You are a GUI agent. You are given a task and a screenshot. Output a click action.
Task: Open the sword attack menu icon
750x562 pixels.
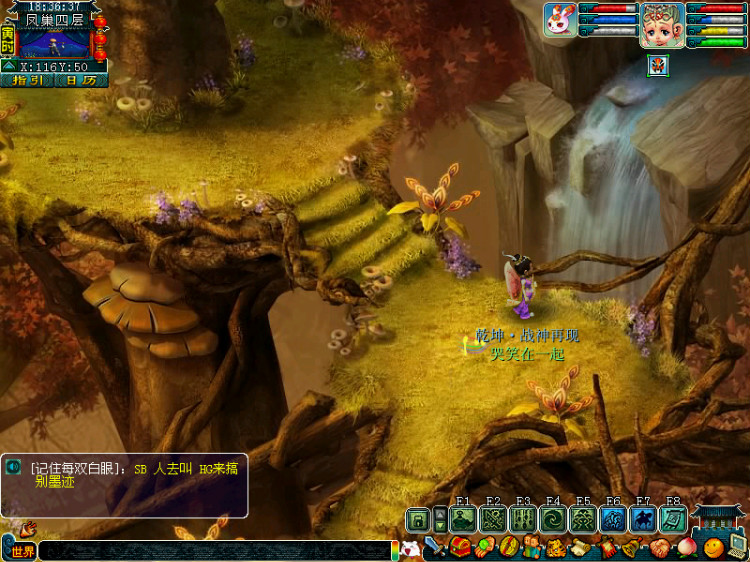435,547
